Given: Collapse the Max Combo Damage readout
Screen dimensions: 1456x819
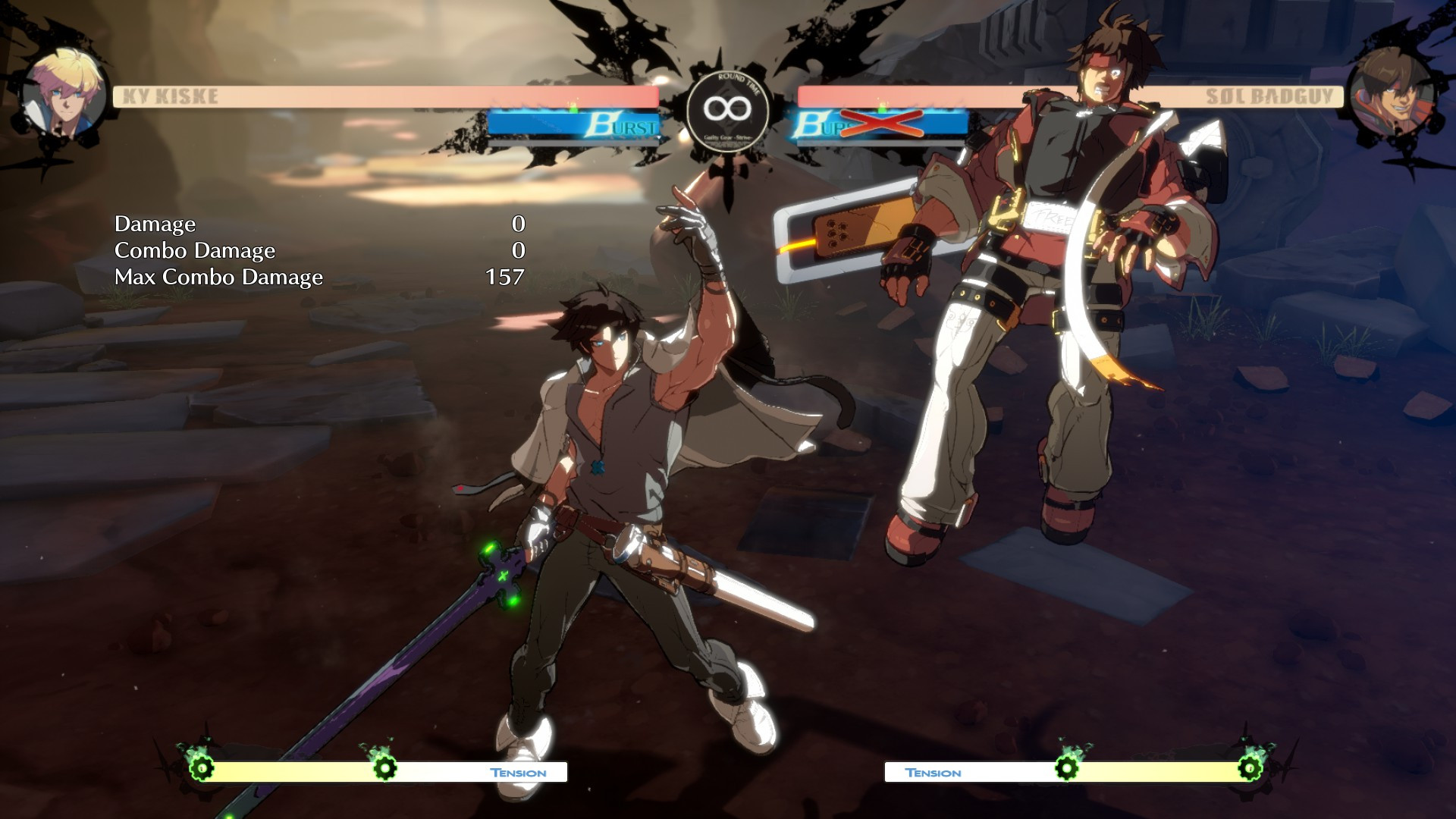Looking at the screenshot, I should 218,277.
